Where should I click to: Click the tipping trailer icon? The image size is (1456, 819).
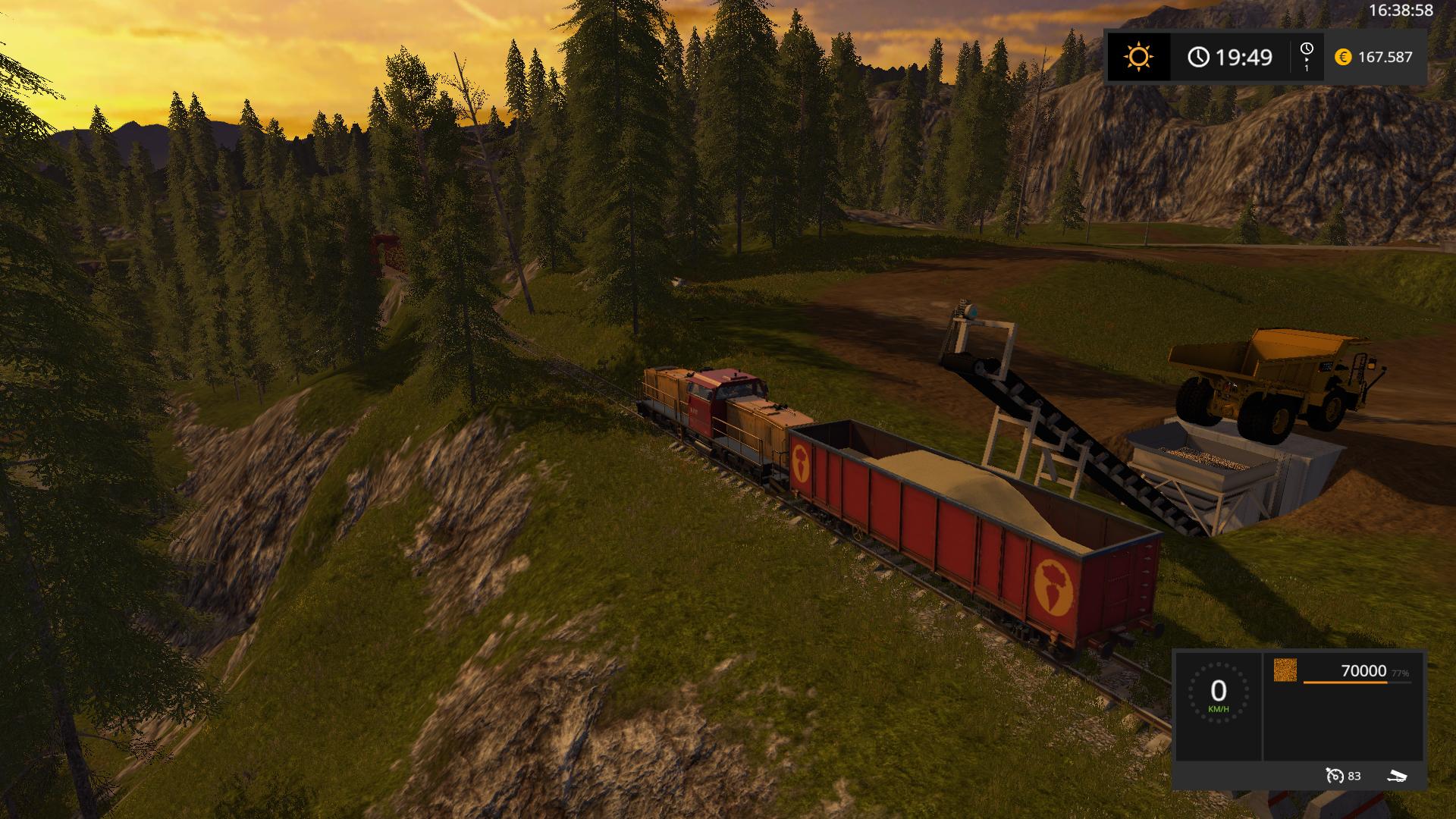(1397, 776)
